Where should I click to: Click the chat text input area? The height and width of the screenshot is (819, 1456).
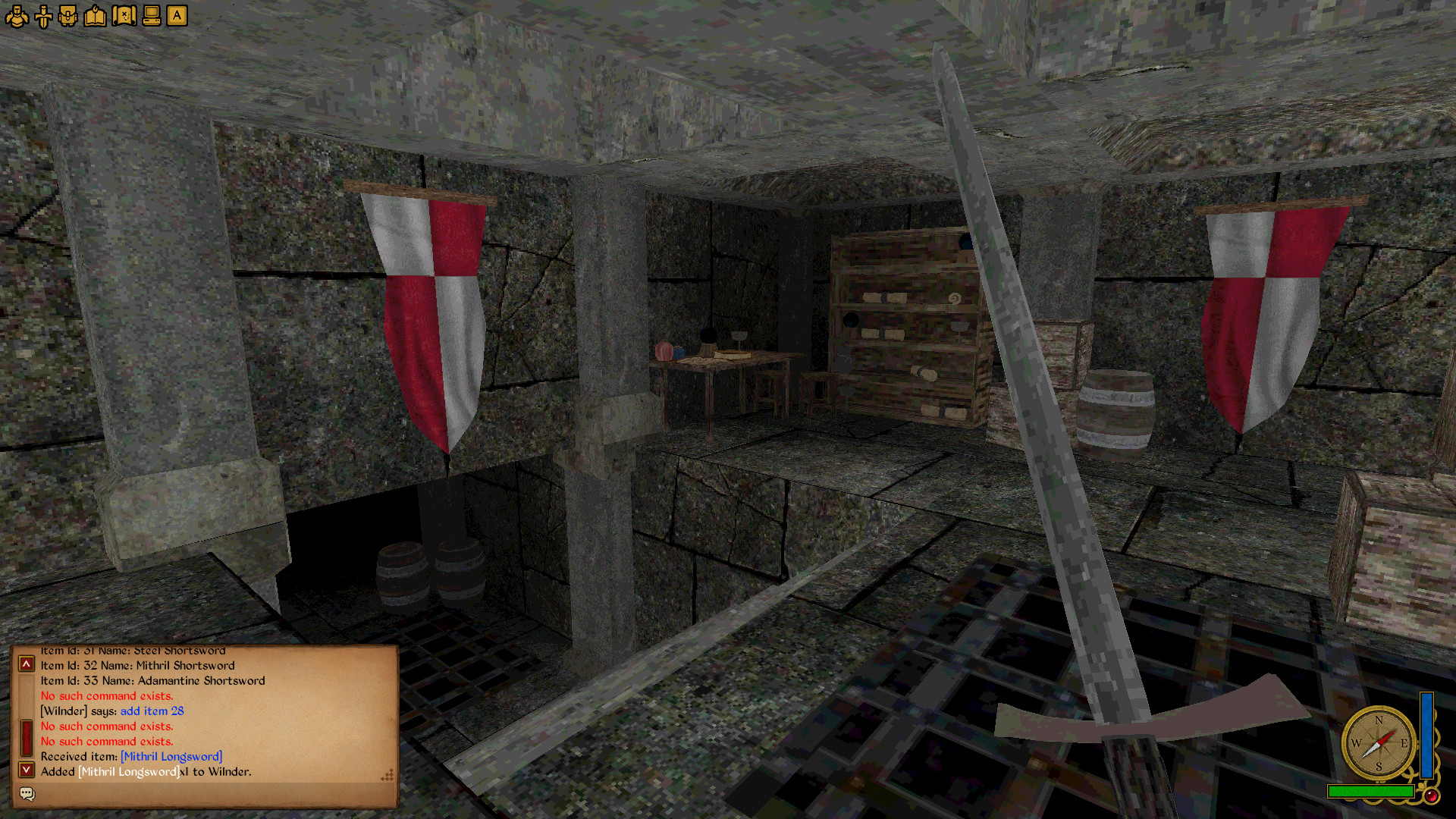point(212,793)
